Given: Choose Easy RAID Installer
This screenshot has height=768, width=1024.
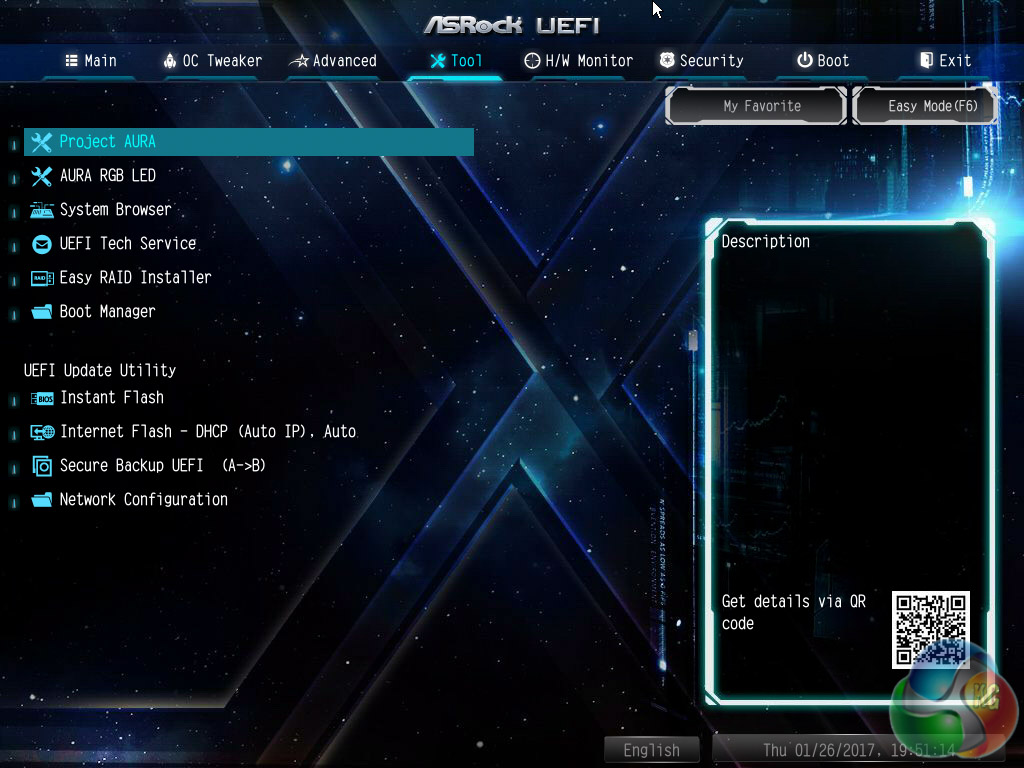Looking at the screenshot, I should click(135, 278).
